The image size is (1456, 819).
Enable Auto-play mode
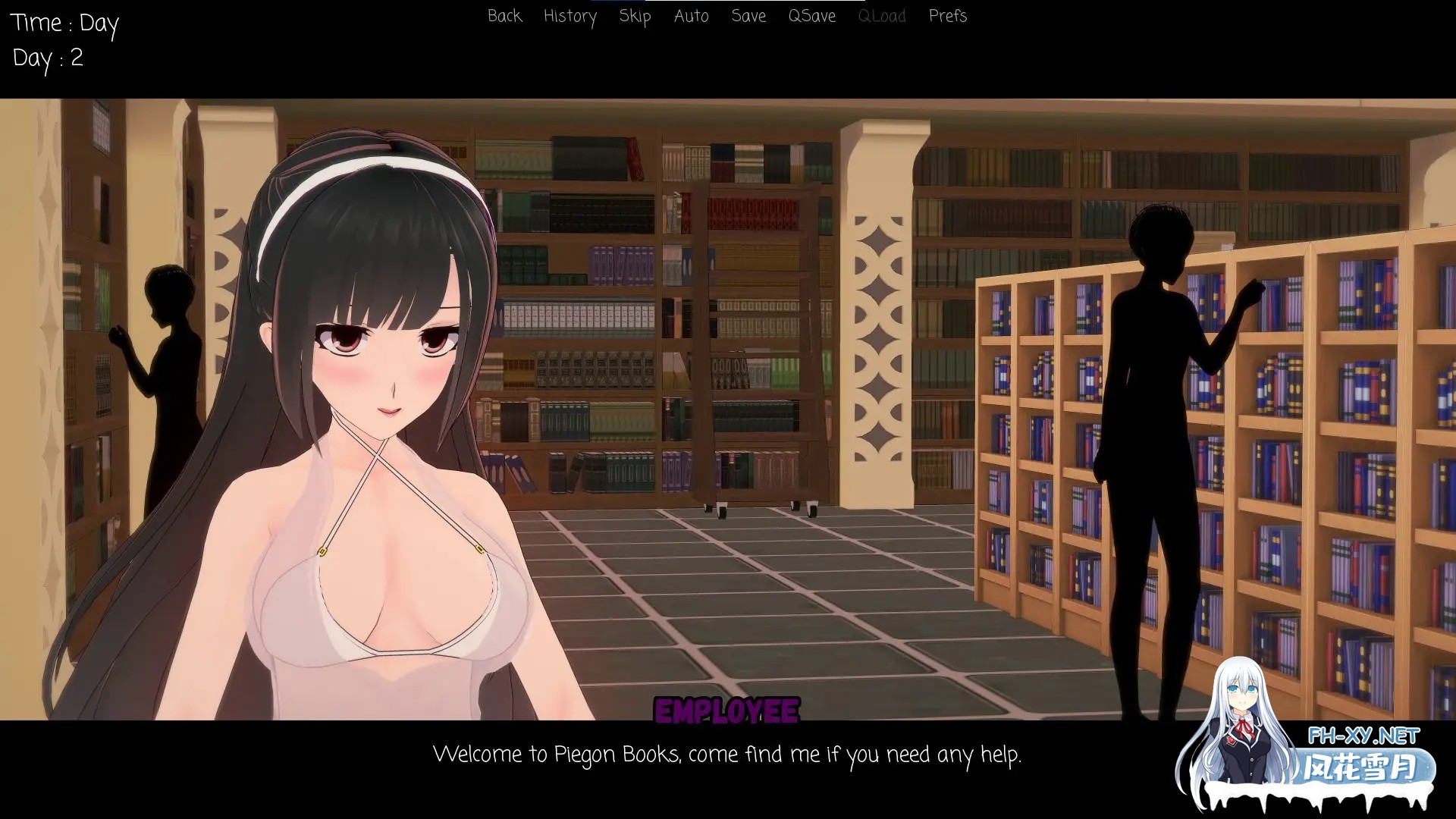(691, 16)
